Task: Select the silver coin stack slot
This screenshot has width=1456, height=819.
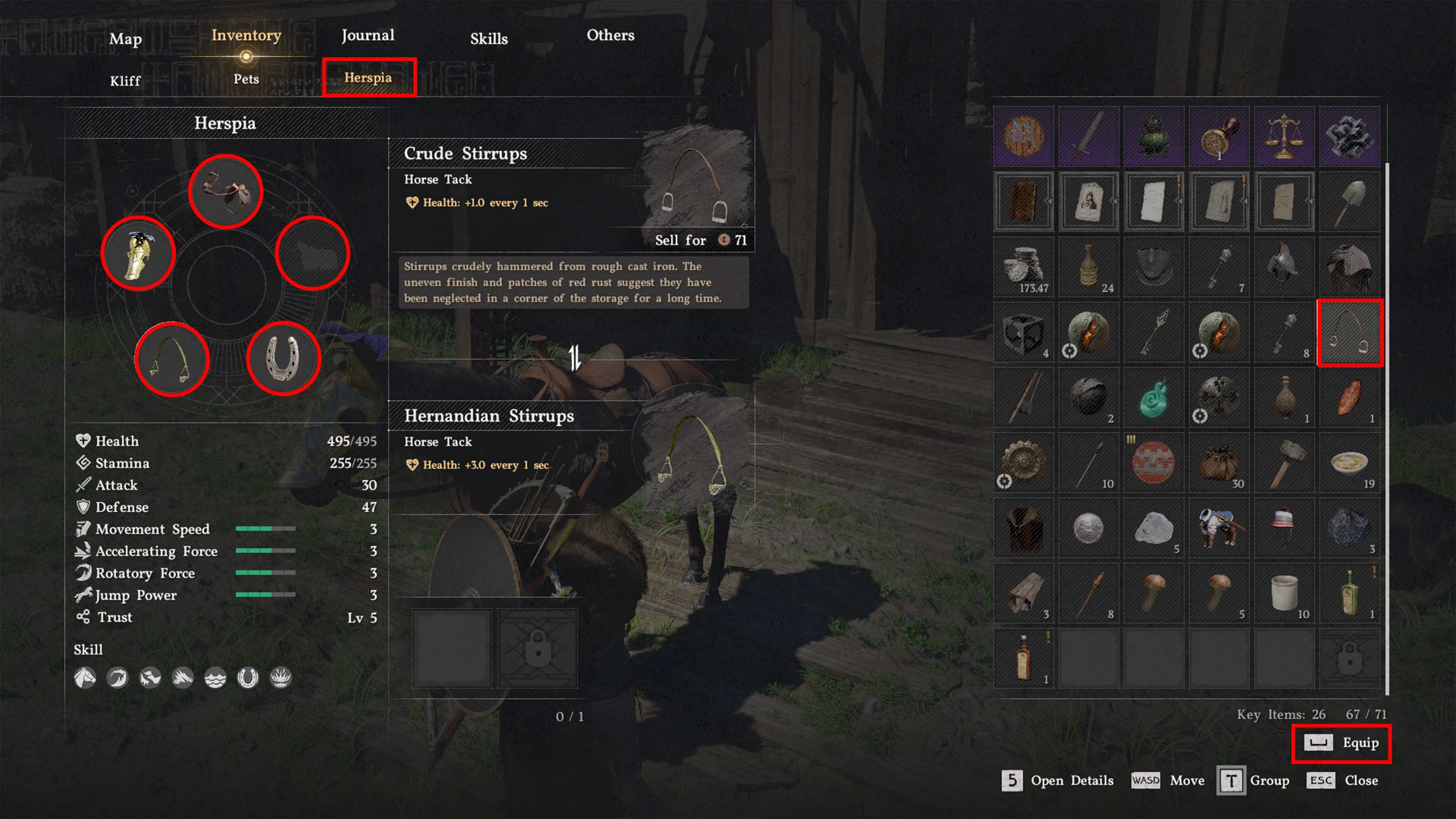Action: point(1024,267)
